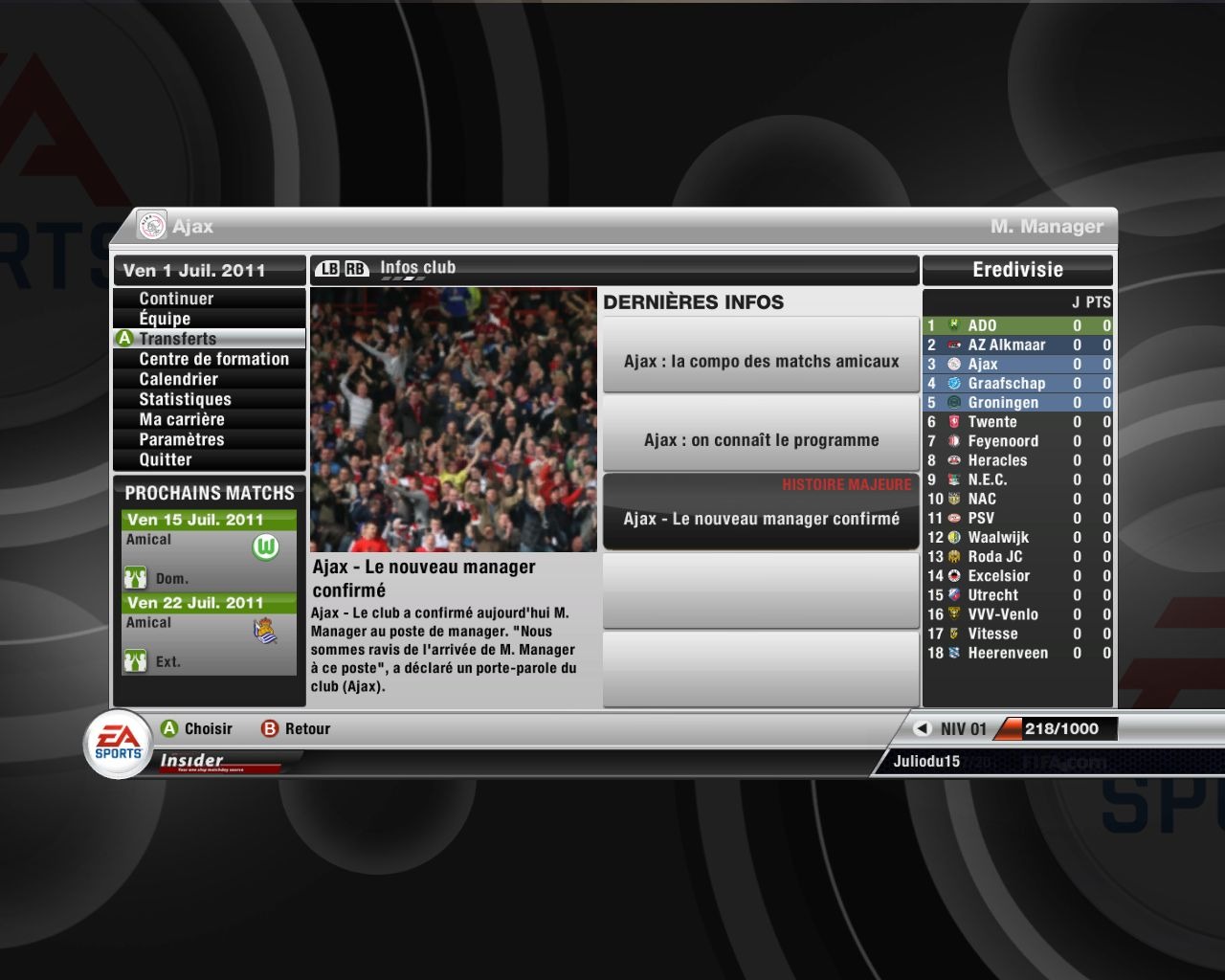The height and width of the screenshot is (980, 1225).
Task: Click the 218/1000 level progress bar
Action: 1053,728
